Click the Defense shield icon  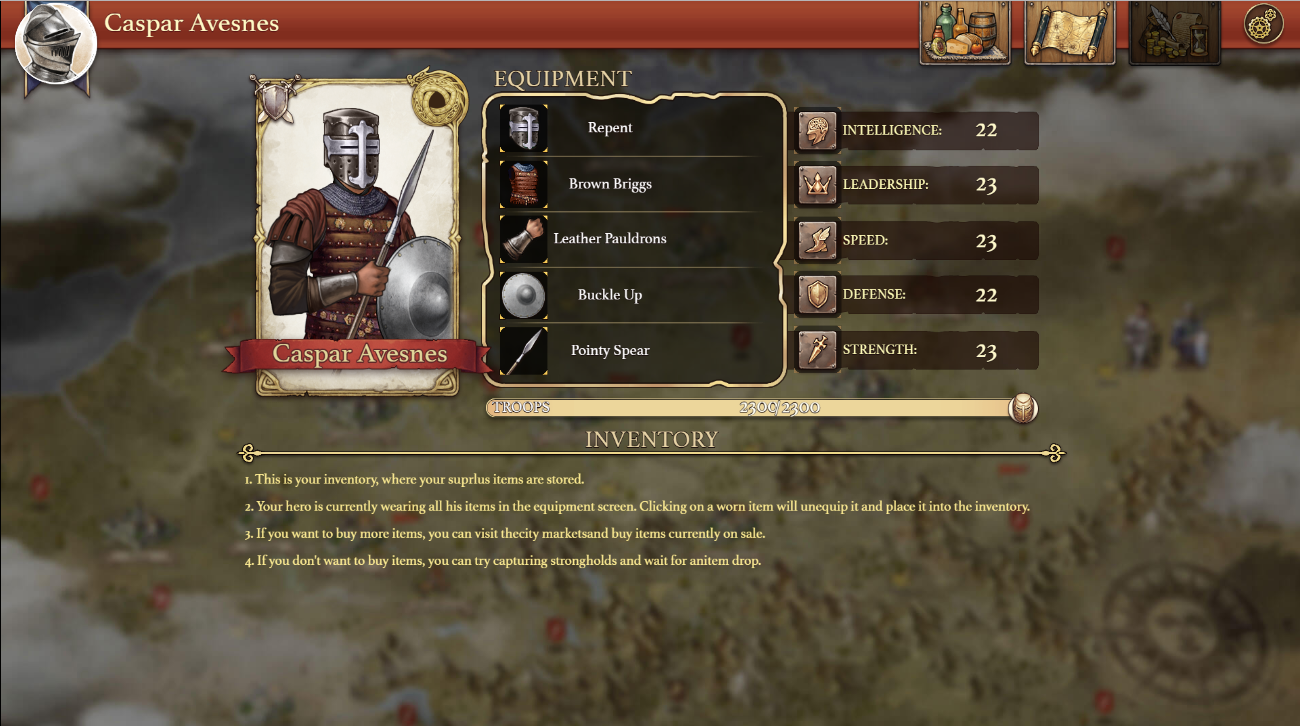point(817,295)
